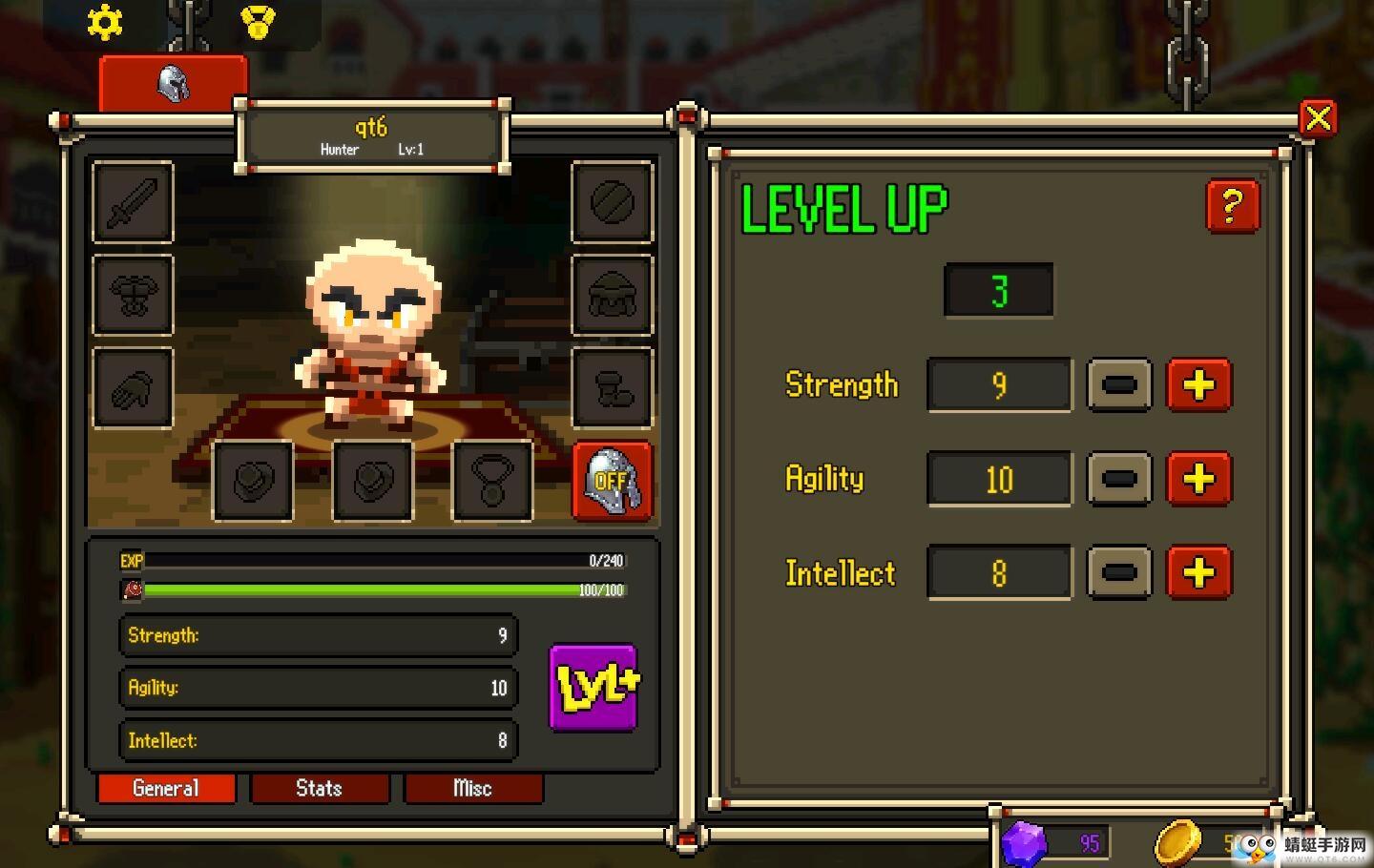This screenshot has width=1374, height=868.
Task: Switch to the Stats tab
Action: (319, 789)
